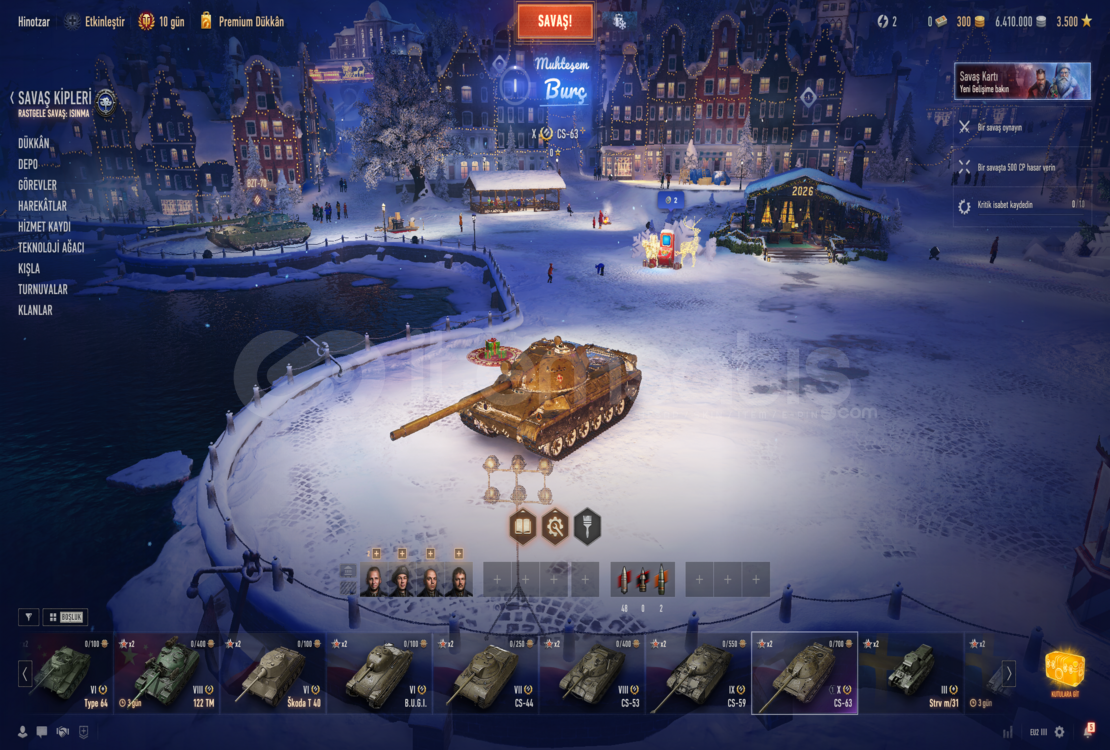Select the CS-53 tank thumbnail
This screenshot has width=1110, height=750.
point(593,672)
